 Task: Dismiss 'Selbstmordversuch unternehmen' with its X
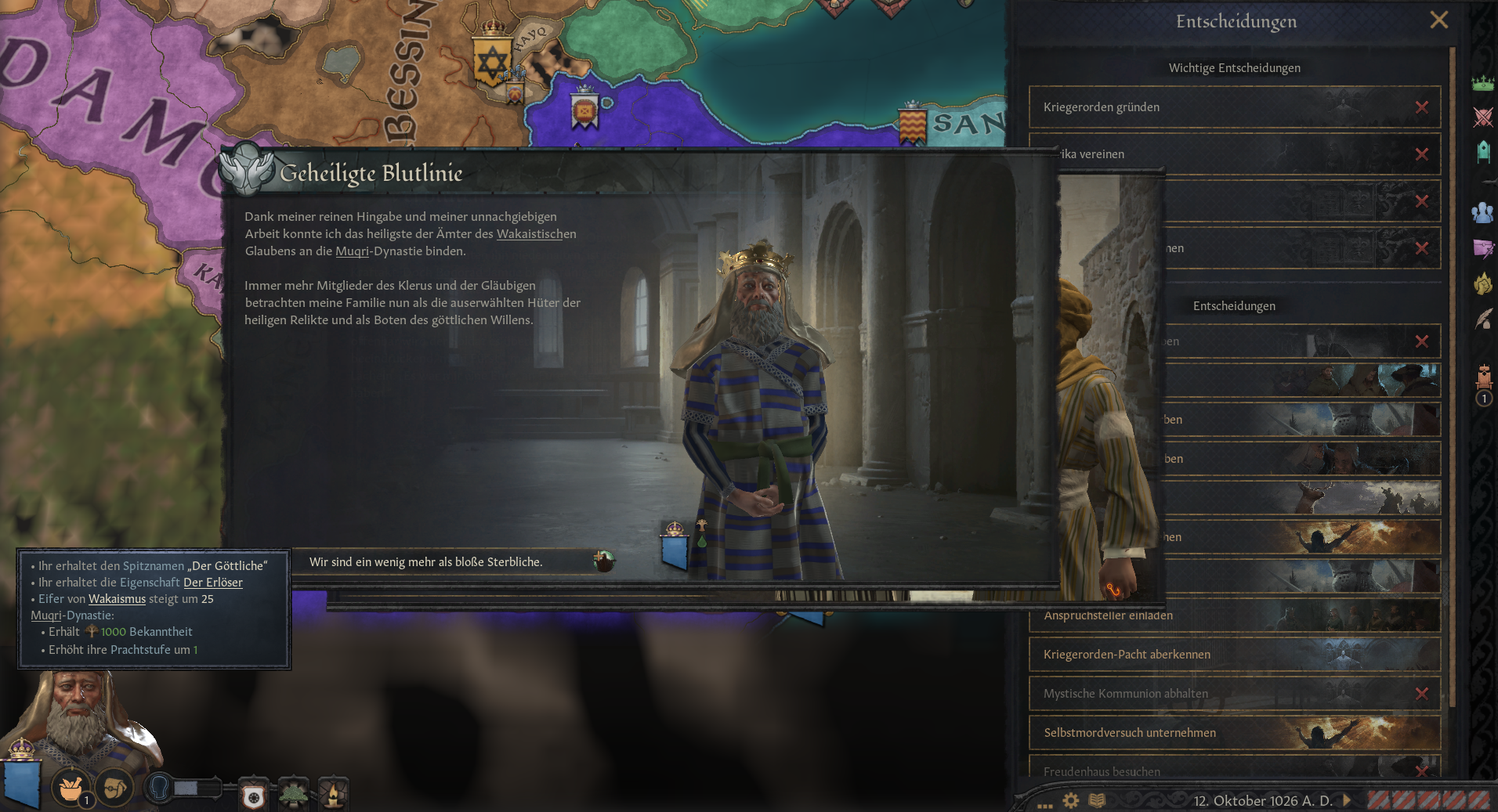point(1423,732)
